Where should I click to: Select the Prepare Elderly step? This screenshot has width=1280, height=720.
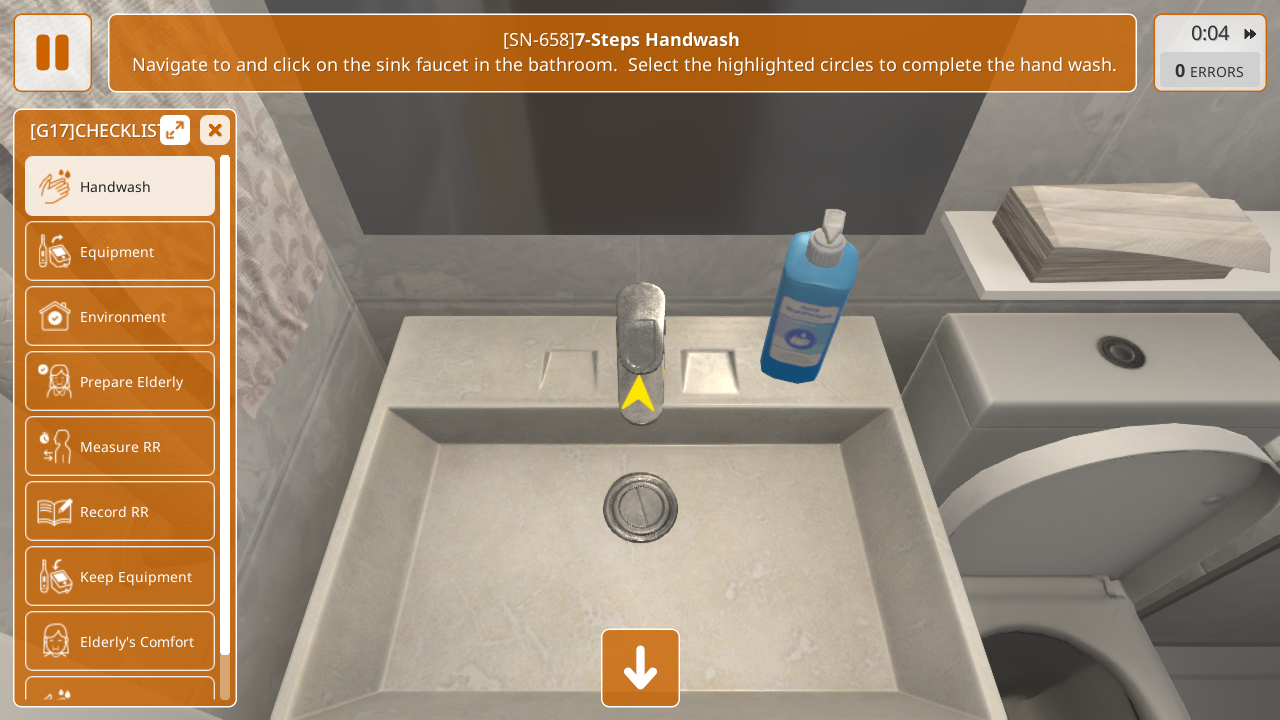(120, 381)
